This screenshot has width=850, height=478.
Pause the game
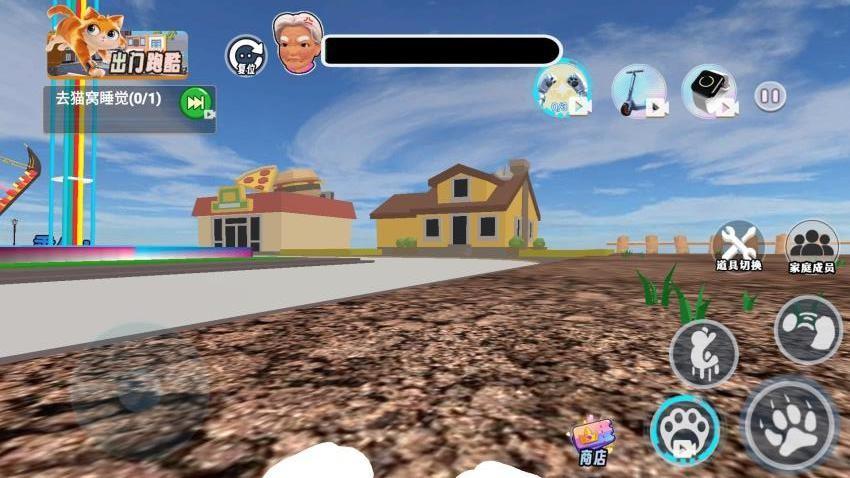click(769, 97)
